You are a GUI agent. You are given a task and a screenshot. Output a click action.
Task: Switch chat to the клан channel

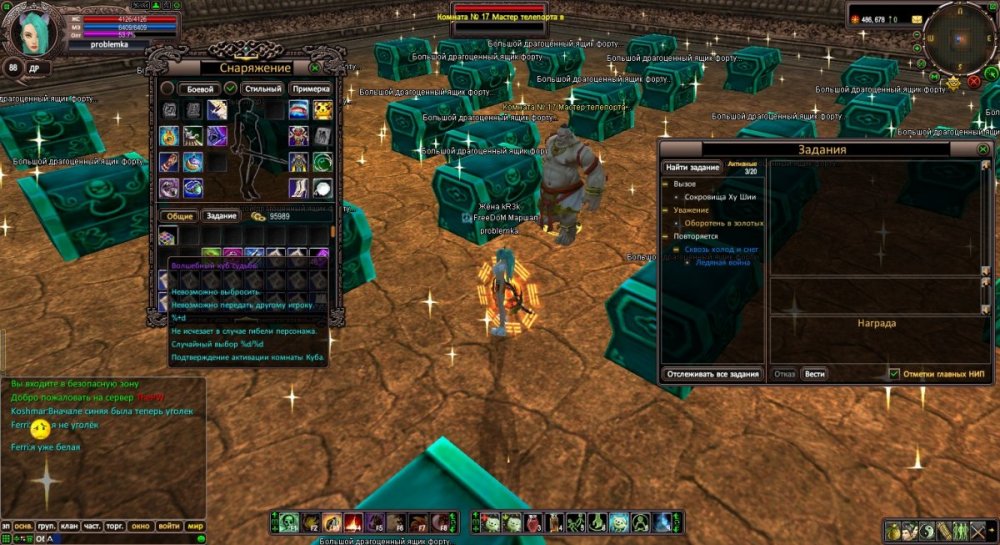coord(68,525)
